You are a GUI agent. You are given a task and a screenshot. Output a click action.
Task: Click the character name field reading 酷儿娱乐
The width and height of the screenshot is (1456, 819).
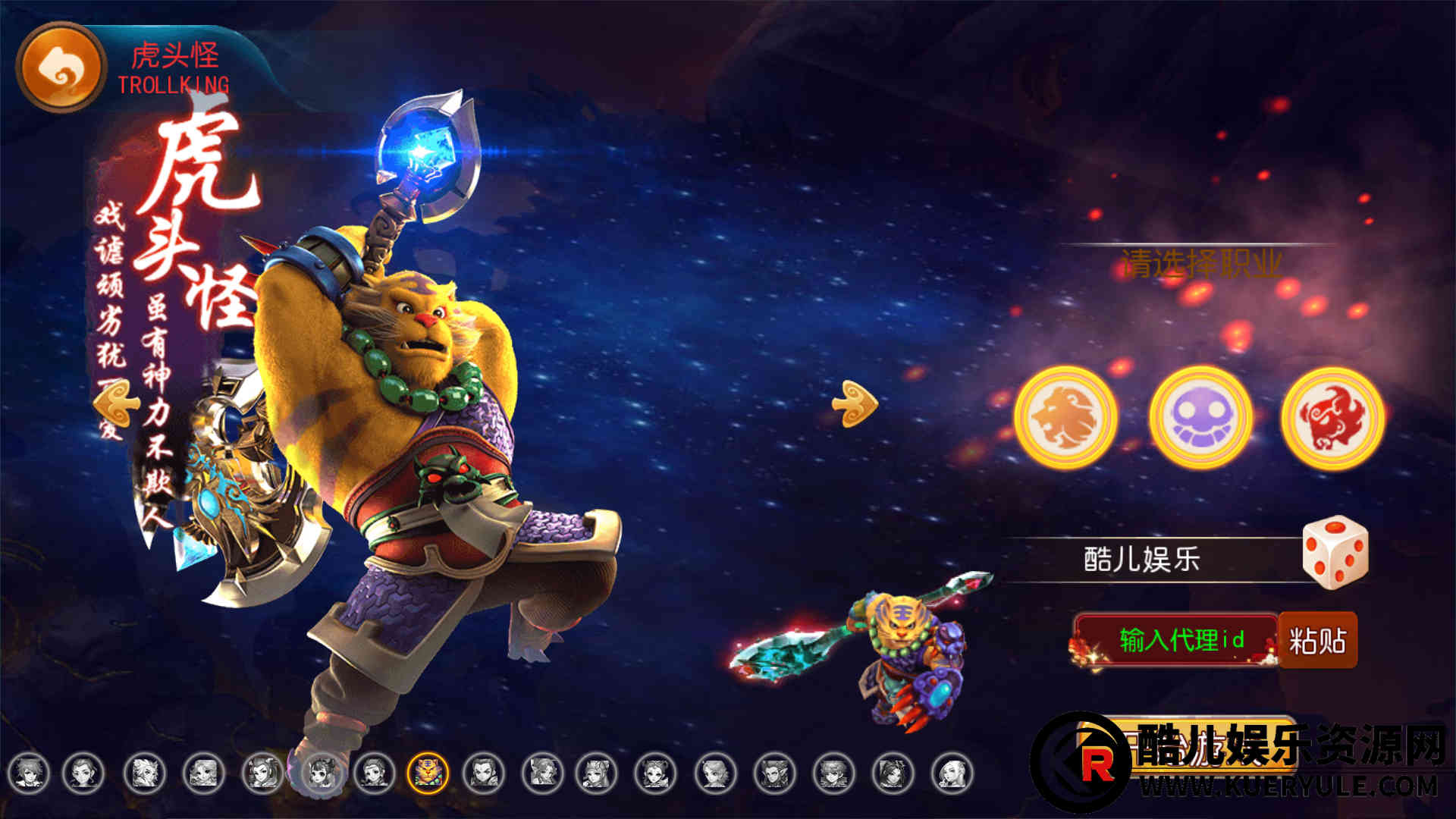[1141, 560]
